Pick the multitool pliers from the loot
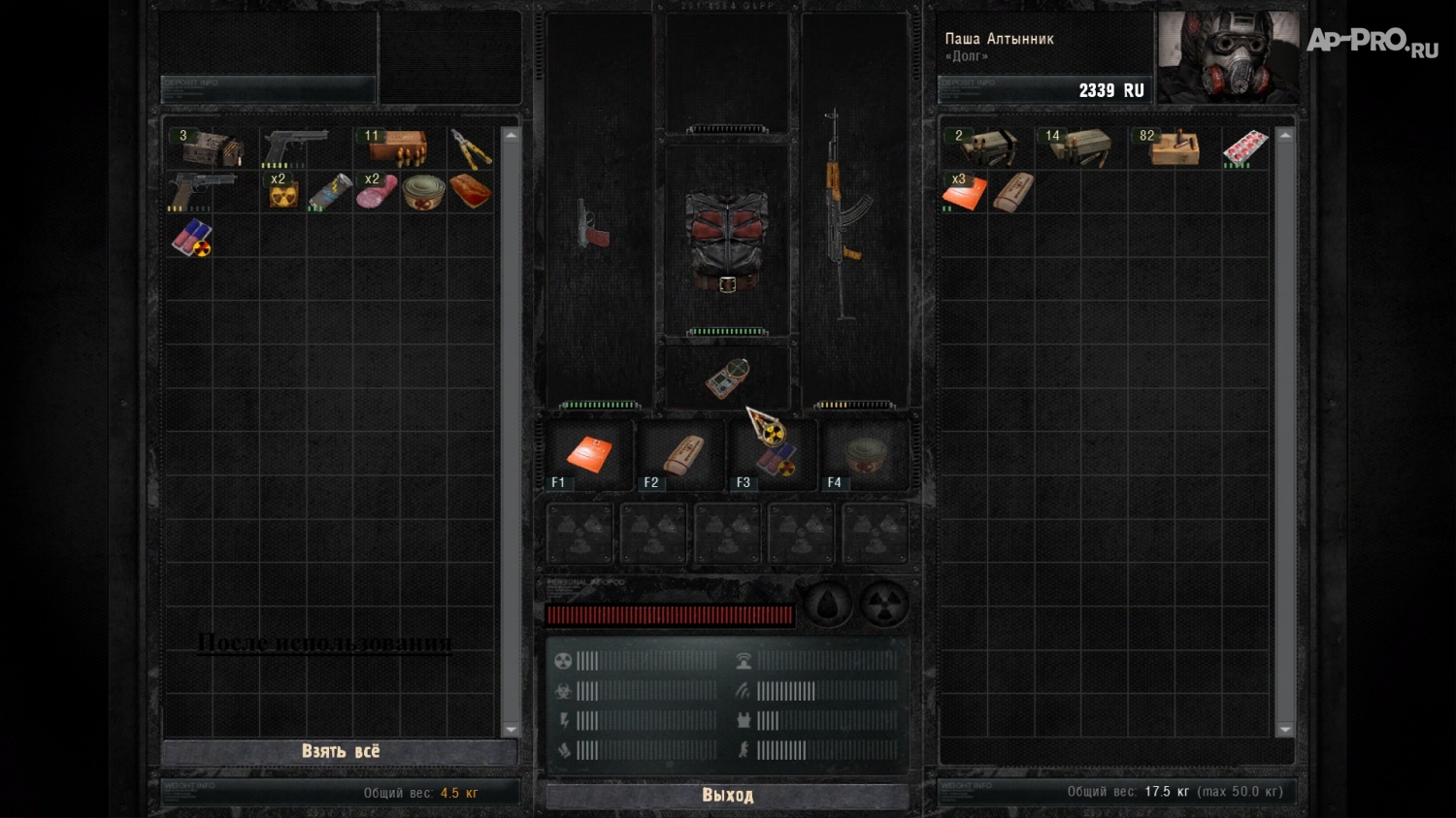Image resolution: width=1456 pixels, height=818 pixels. coord(471,149)
